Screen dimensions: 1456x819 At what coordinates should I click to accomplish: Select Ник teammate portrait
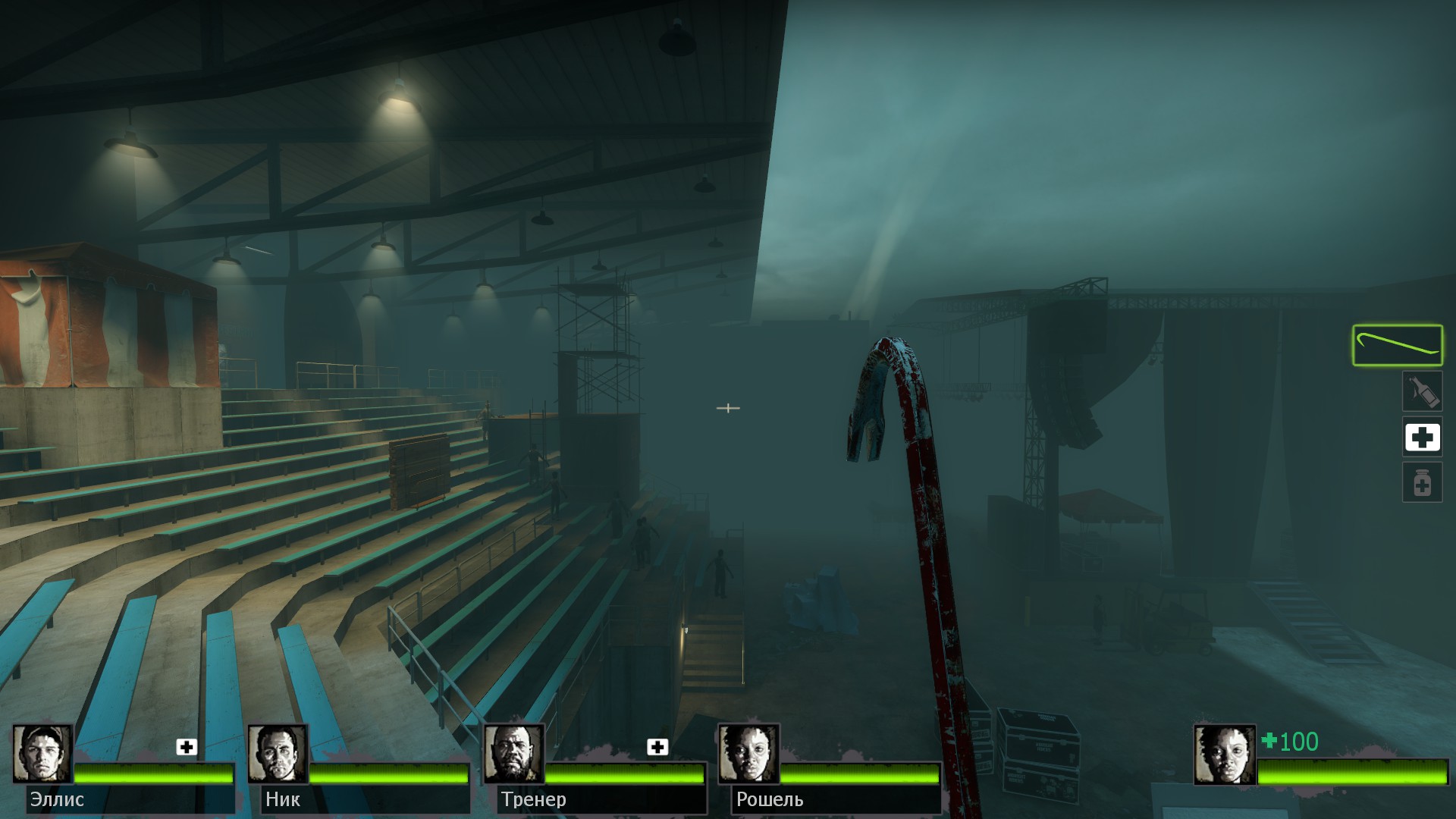(x=278, y=754)
